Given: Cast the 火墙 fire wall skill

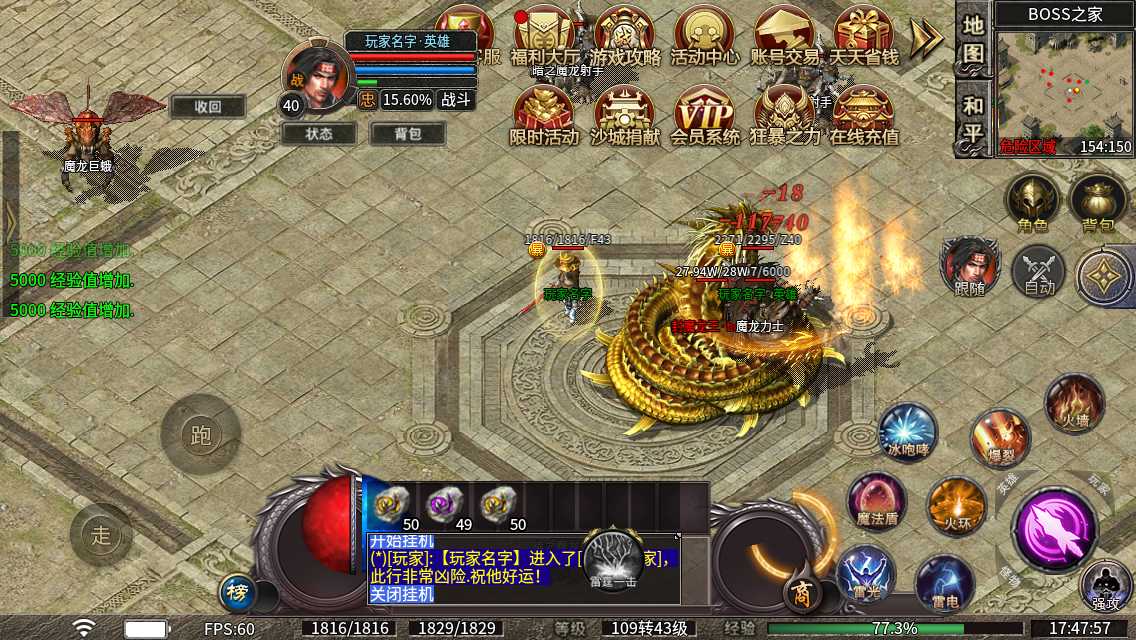Looking at the screenshot, I should tap(1074, 404).
